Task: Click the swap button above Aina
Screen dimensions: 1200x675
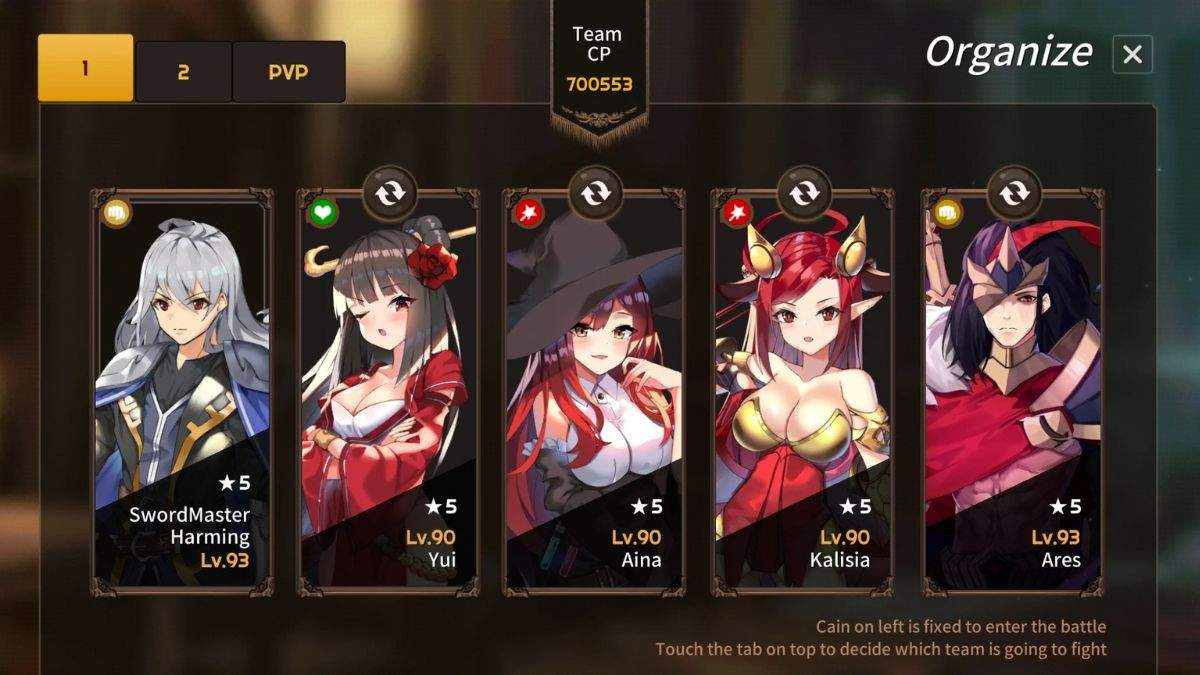Action: point(595,192)
